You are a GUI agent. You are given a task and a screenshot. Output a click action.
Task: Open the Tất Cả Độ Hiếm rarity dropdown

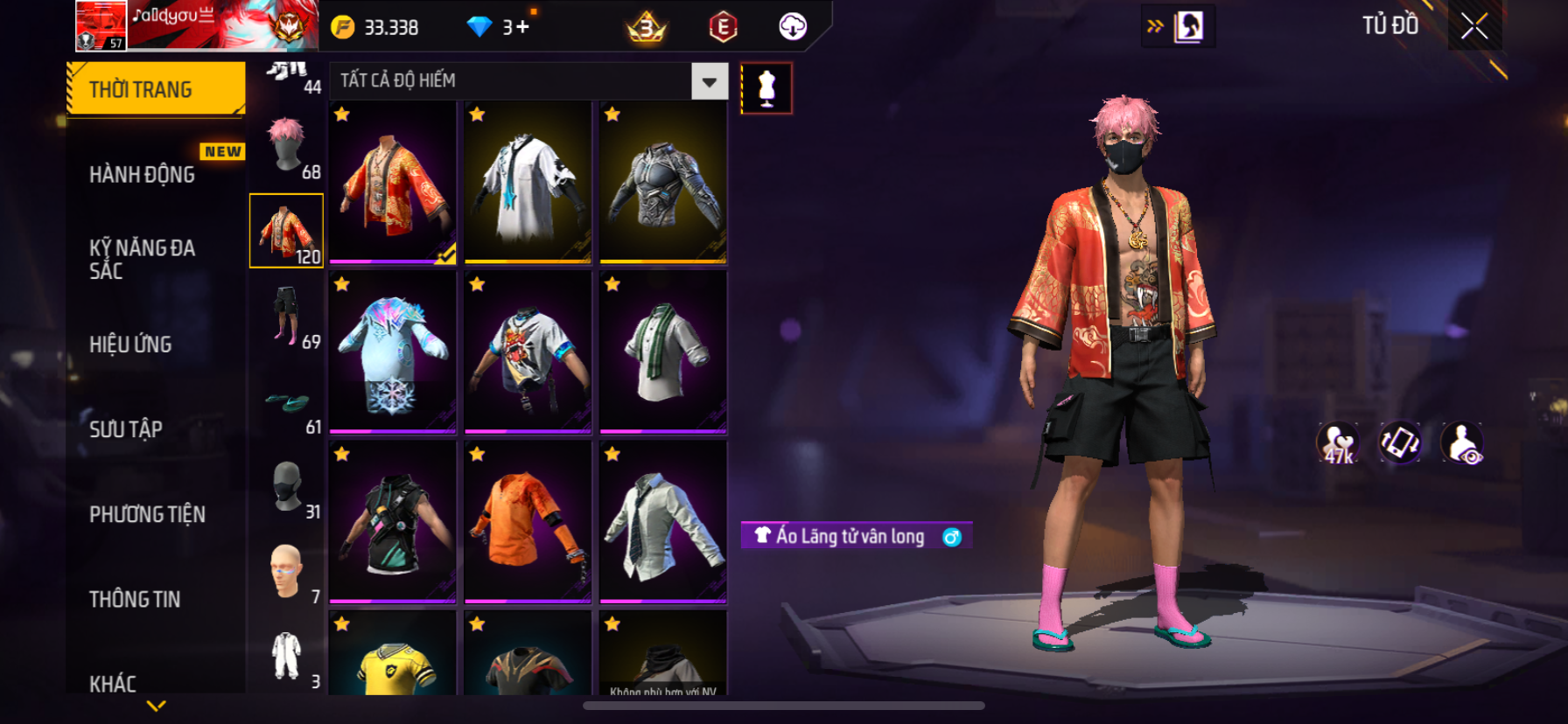[709, 81]
